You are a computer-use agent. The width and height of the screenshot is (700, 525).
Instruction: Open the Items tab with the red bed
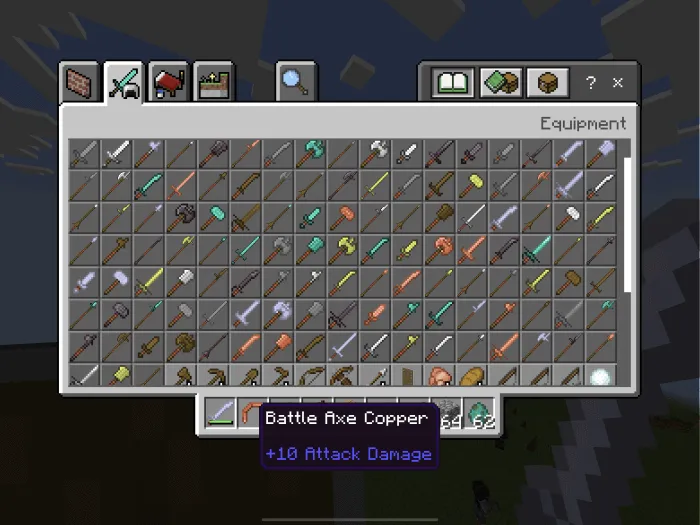coord(169,83)
